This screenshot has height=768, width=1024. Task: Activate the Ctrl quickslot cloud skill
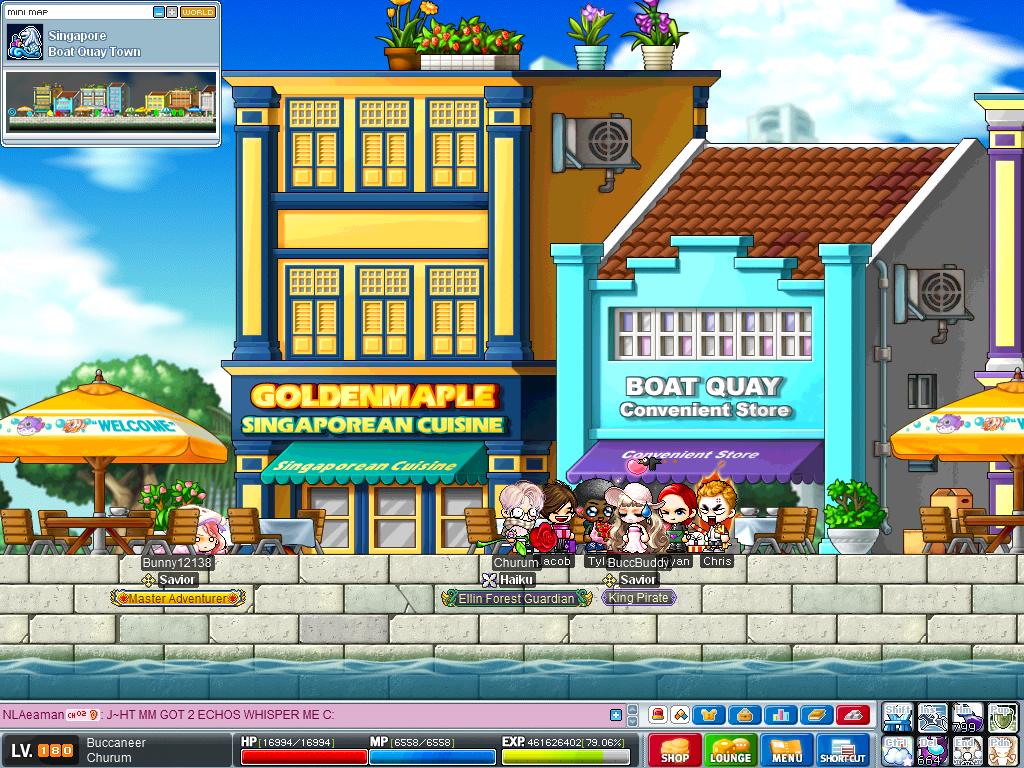[x=897, y=751]
